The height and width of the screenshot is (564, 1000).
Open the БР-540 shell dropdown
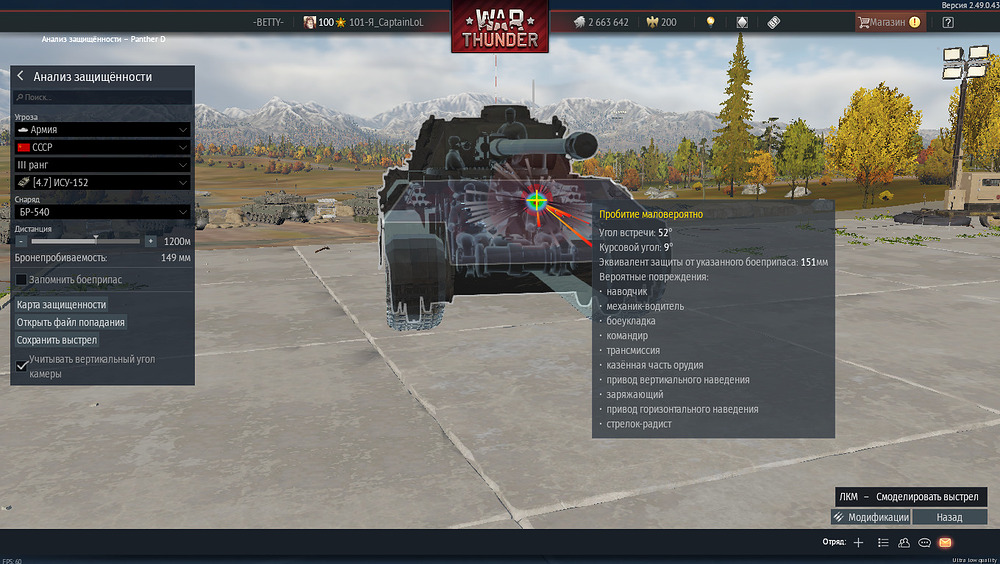pos(103,212)
